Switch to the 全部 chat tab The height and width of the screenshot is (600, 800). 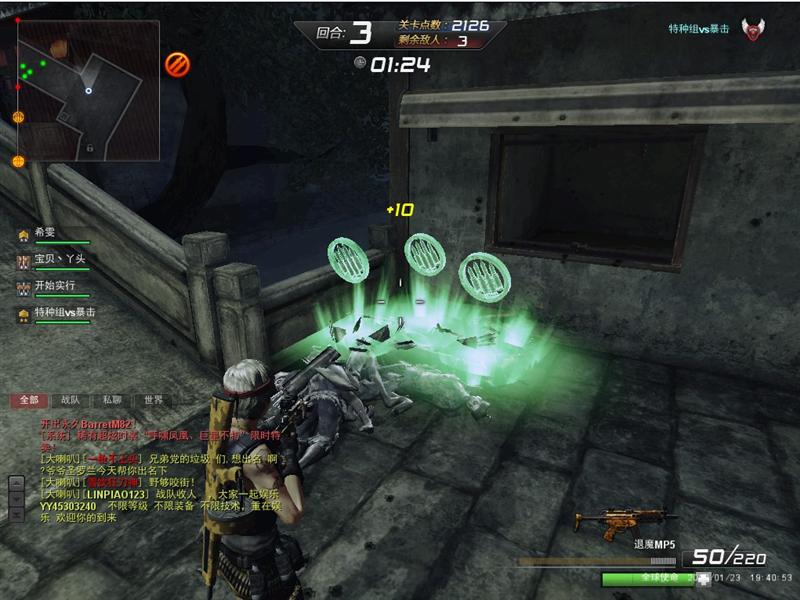pyautogui.click(x=29, y=400)
